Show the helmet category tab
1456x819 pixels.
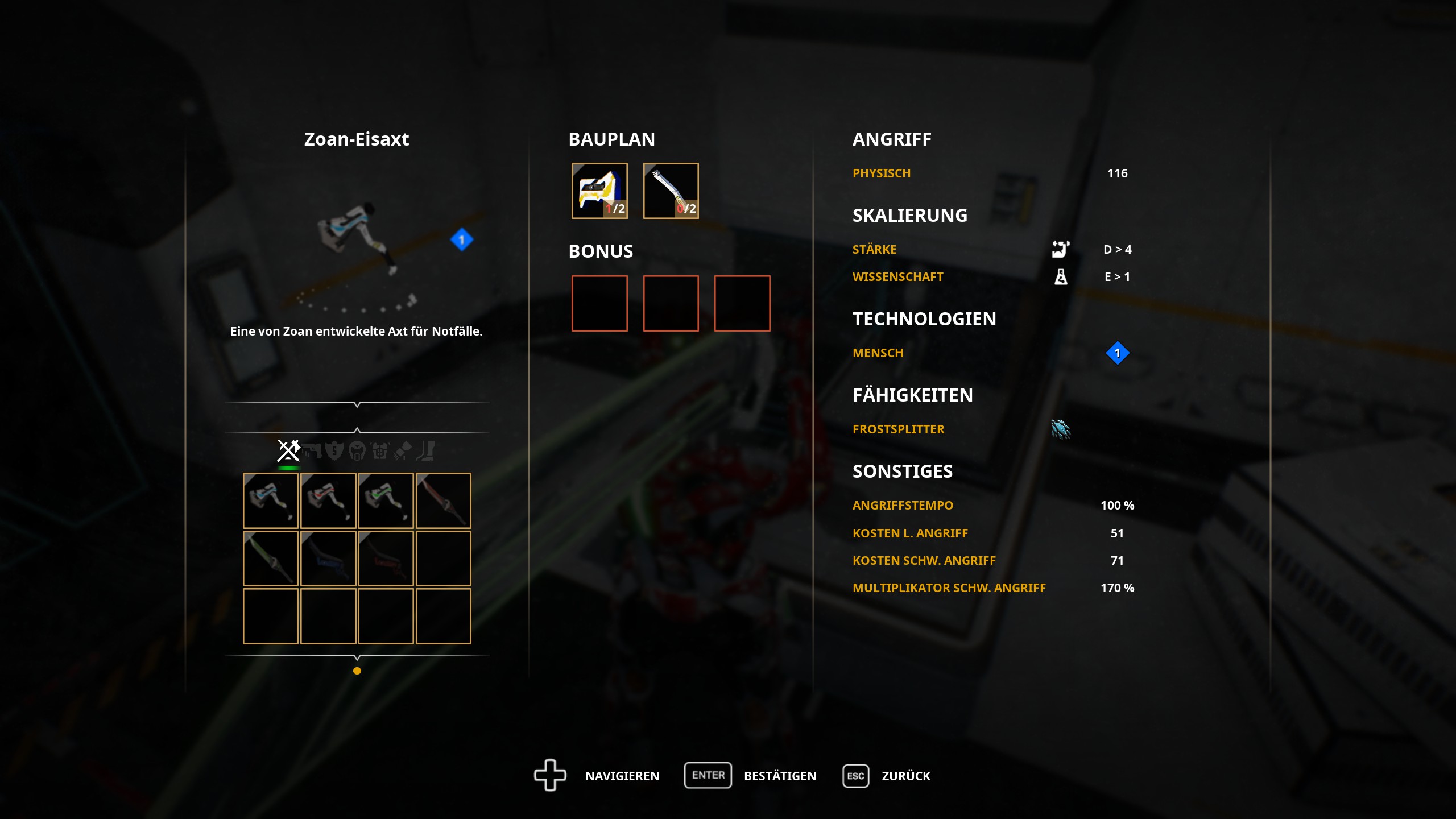coord(357,451)
